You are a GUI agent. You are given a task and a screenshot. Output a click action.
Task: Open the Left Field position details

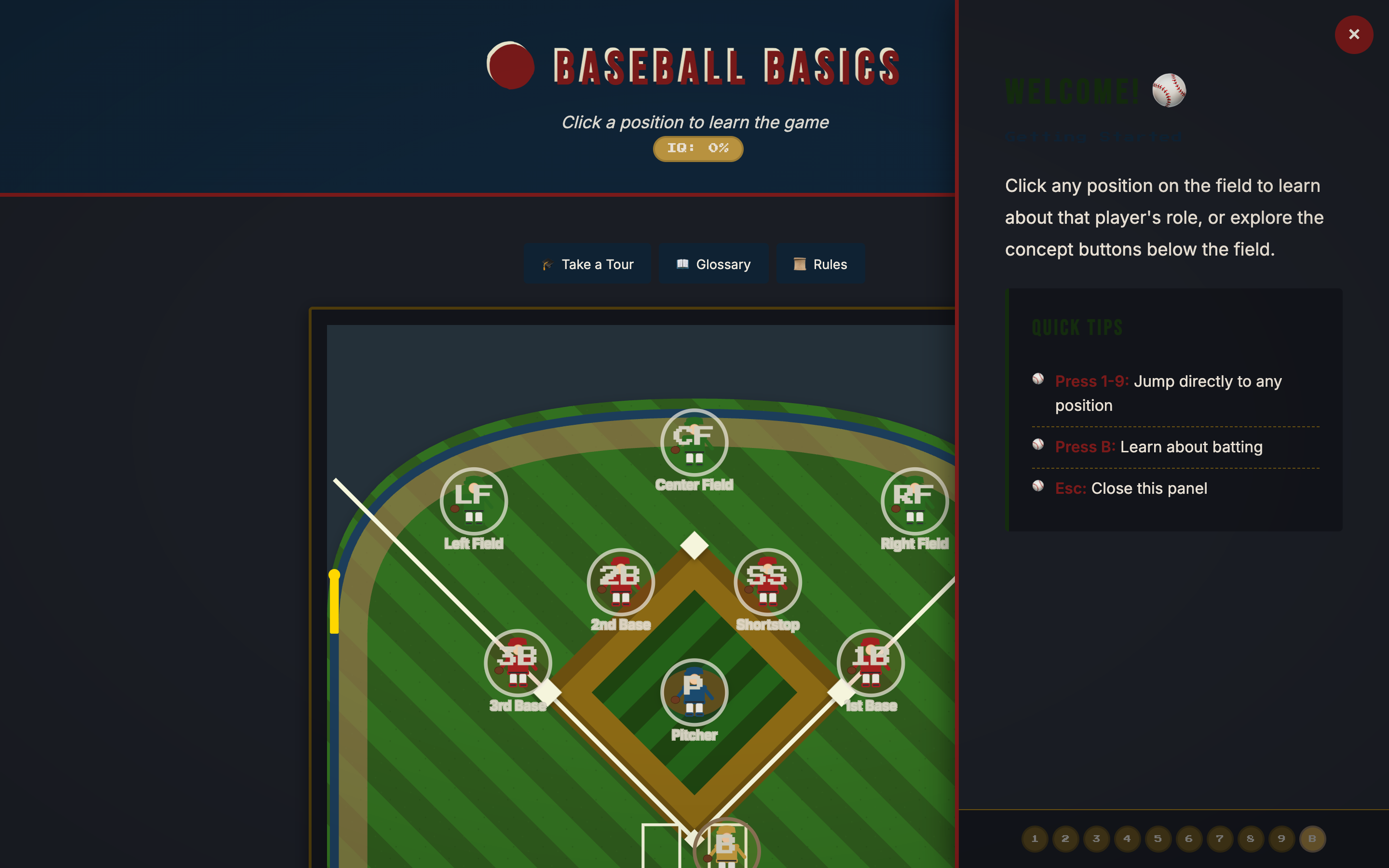point(473,501)
